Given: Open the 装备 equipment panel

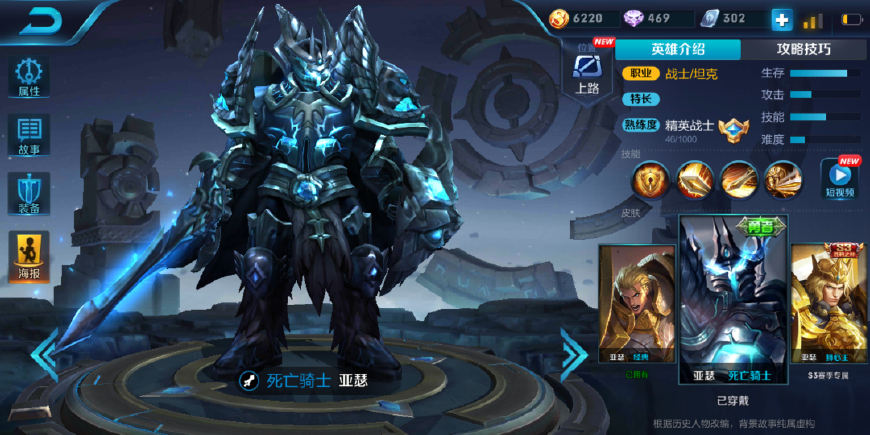Looking at the screenshot, I should tap(28, 193).
